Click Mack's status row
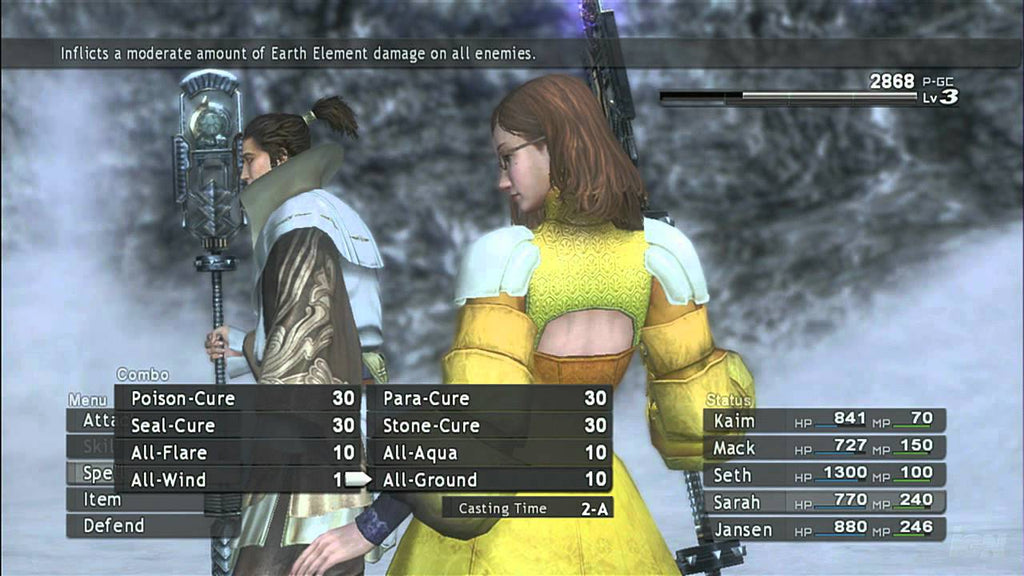Viewport: 1024px width, 576px height. point(824,447)
